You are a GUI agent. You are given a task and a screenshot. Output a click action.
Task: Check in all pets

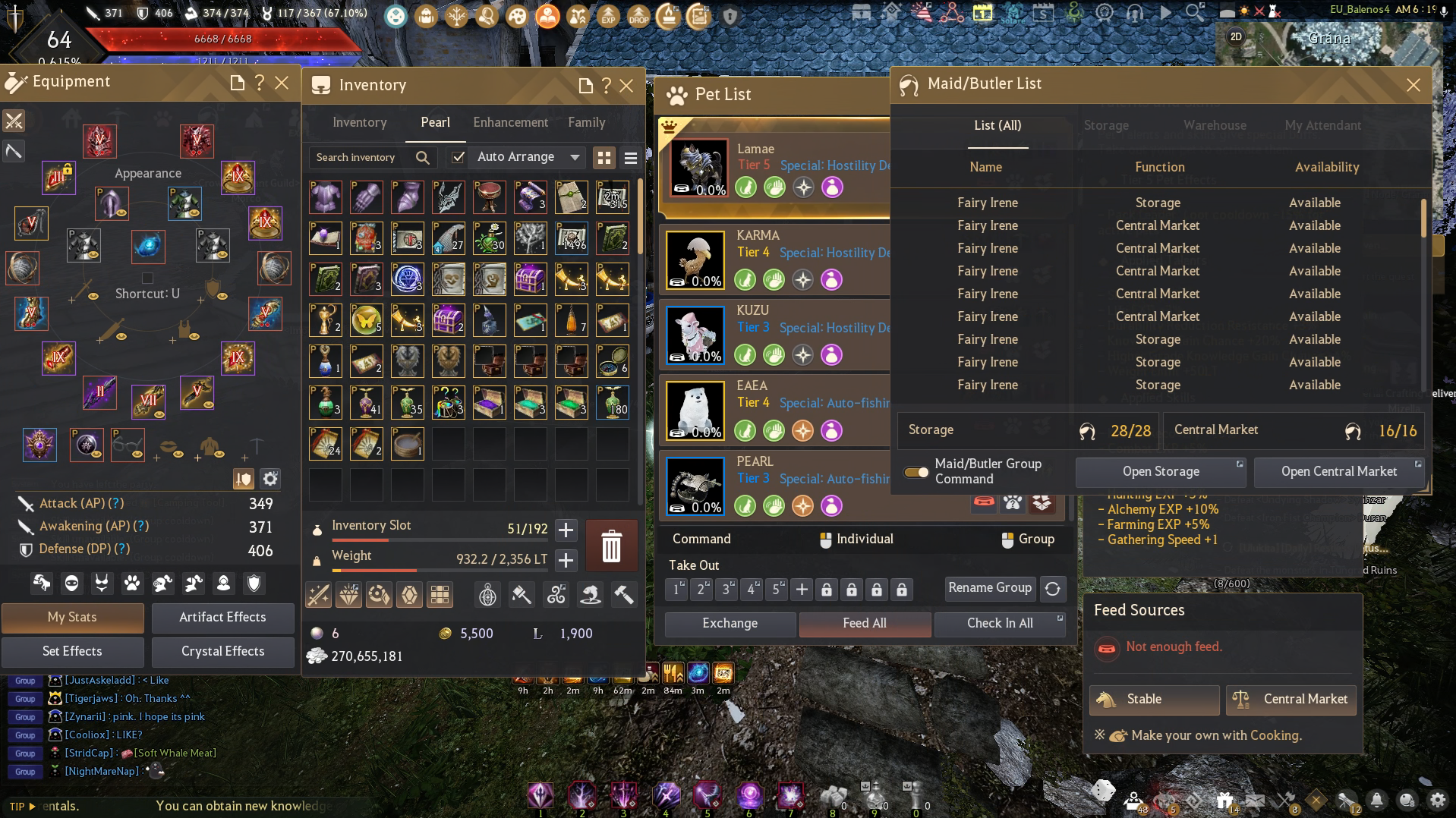pyautogui.click(x=999, y=624)
